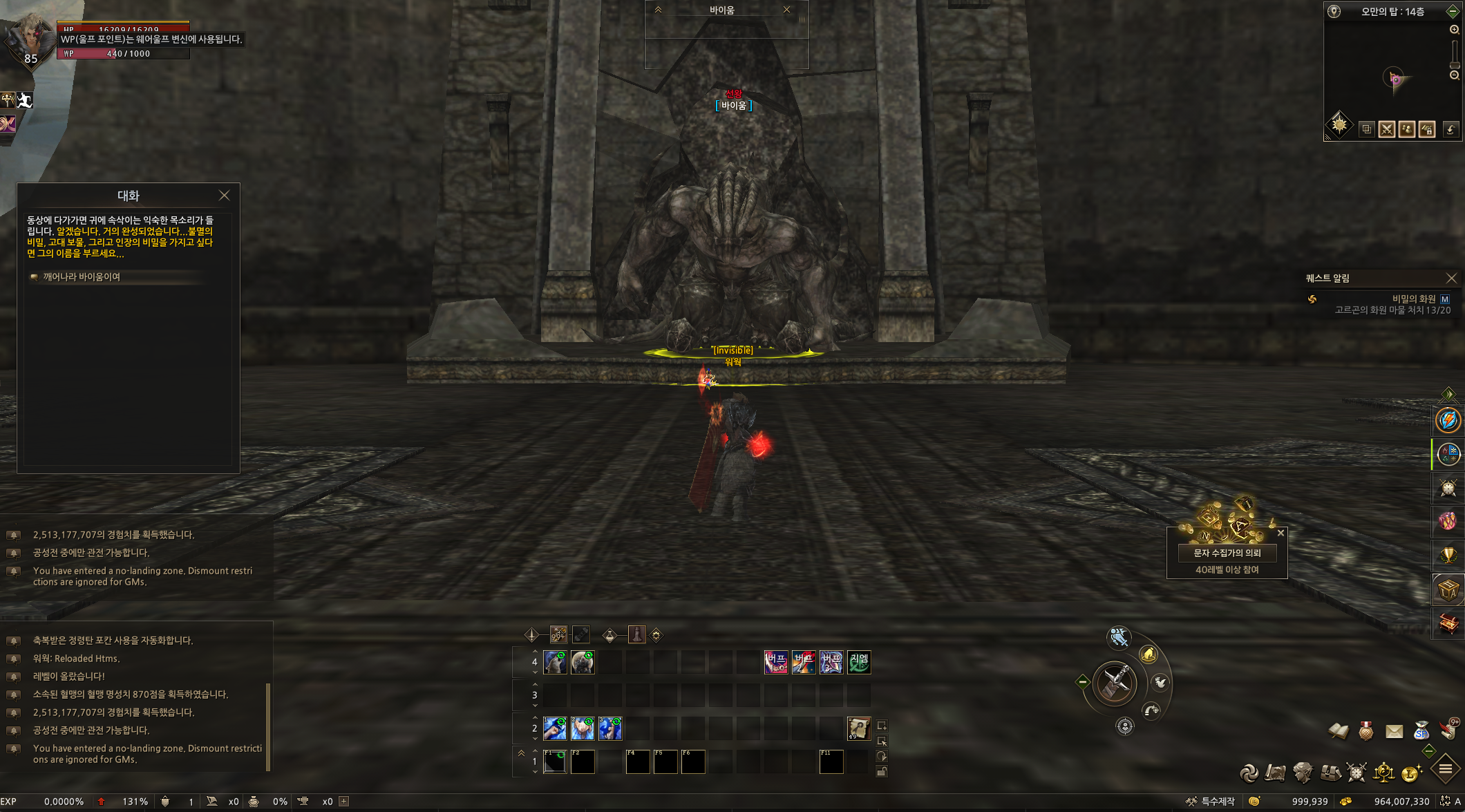Zoom in on the minimap
1465x812 pixels.
point(1454,30)
